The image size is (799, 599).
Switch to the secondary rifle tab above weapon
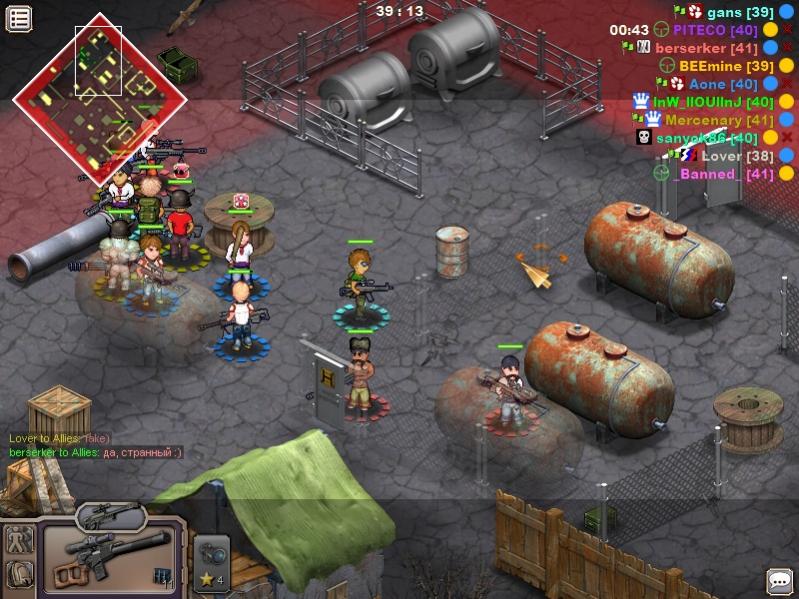(x=111, y=515)
